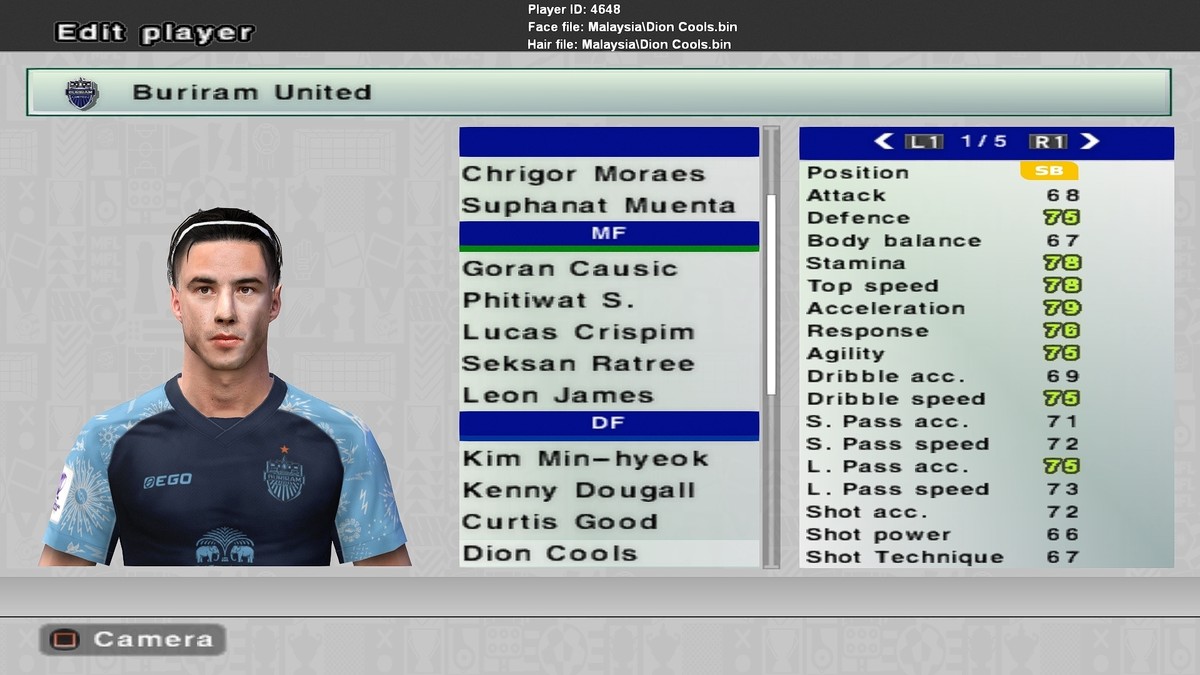
Task: Select the highlighted Dion Cools row
Action: [550, 554]
